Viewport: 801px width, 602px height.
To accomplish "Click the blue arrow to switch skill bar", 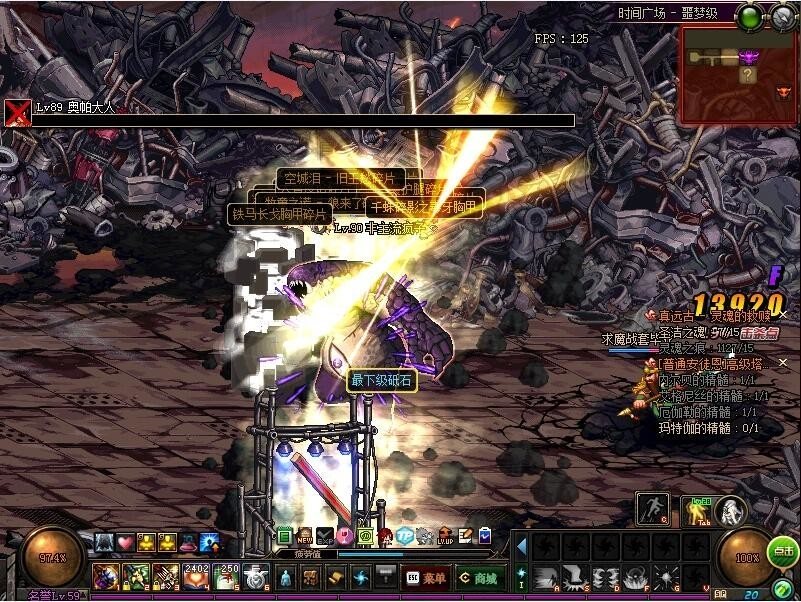I will 521,546.
